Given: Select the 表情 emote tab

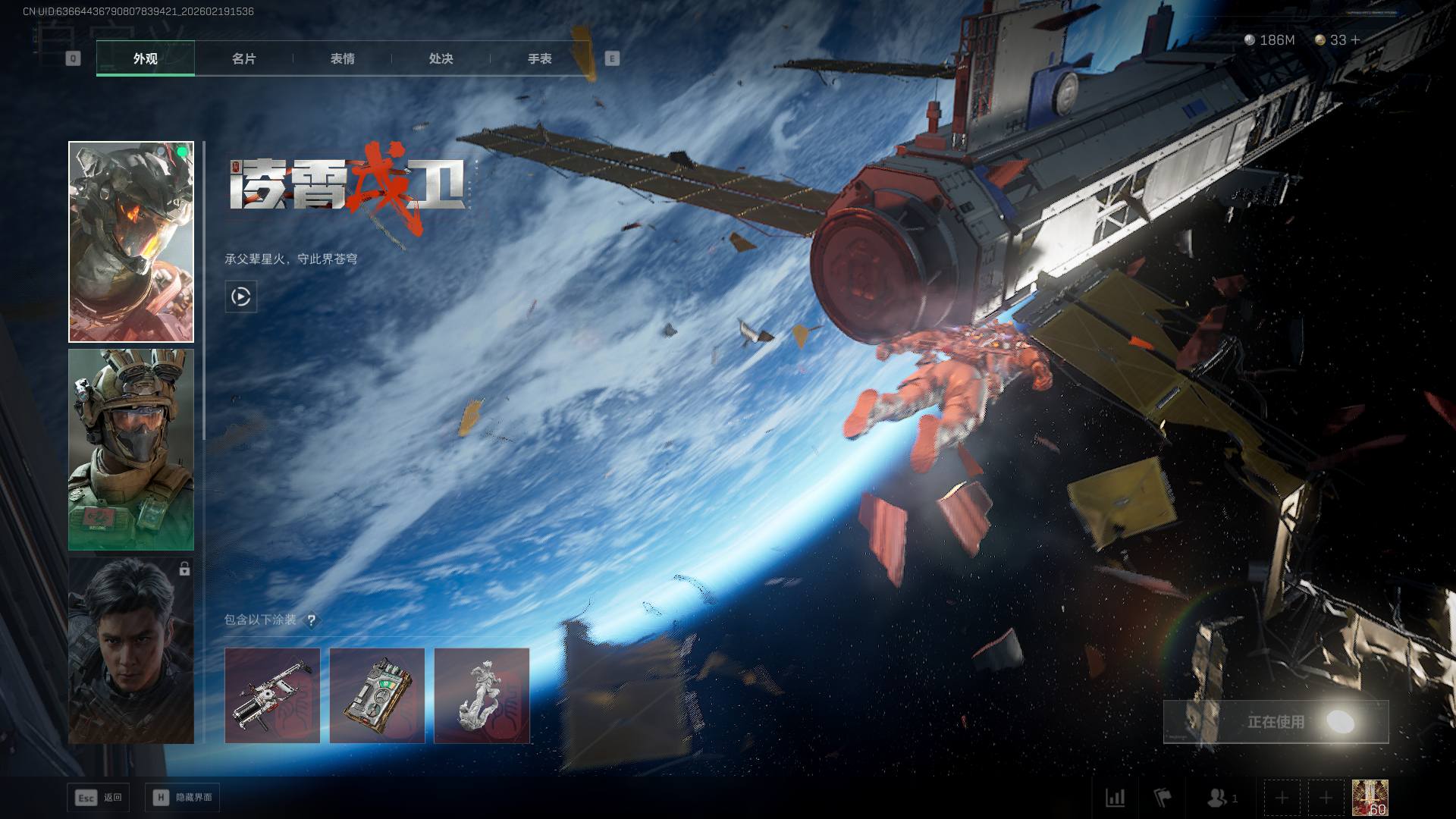Looking at the screenshot, I should 342,58.
